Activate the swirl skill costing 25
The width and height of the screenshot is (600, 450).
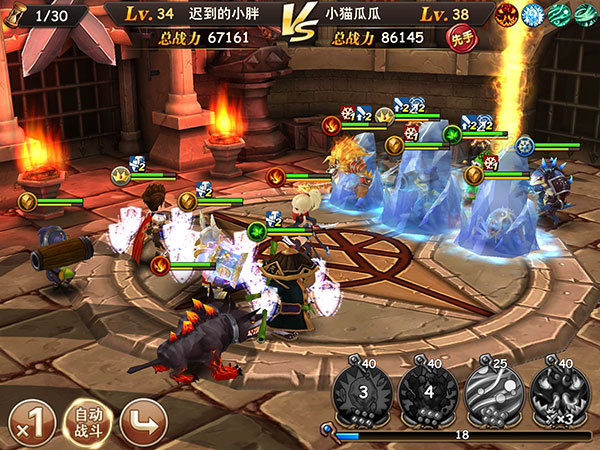coord(493,391)
